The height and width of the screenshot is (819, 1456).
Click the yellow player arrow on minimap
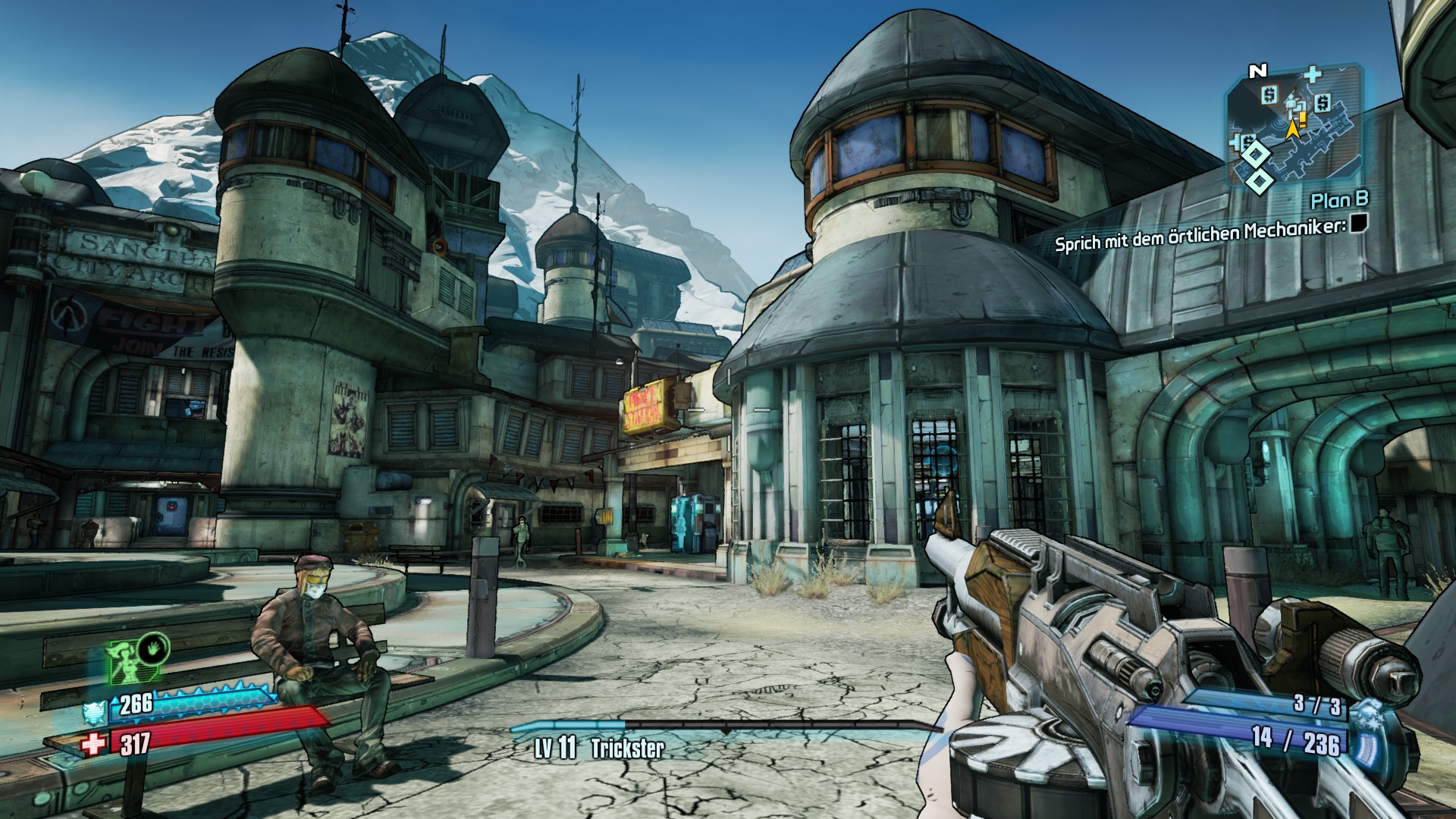pyautogui.click(x=1292, y=130)
